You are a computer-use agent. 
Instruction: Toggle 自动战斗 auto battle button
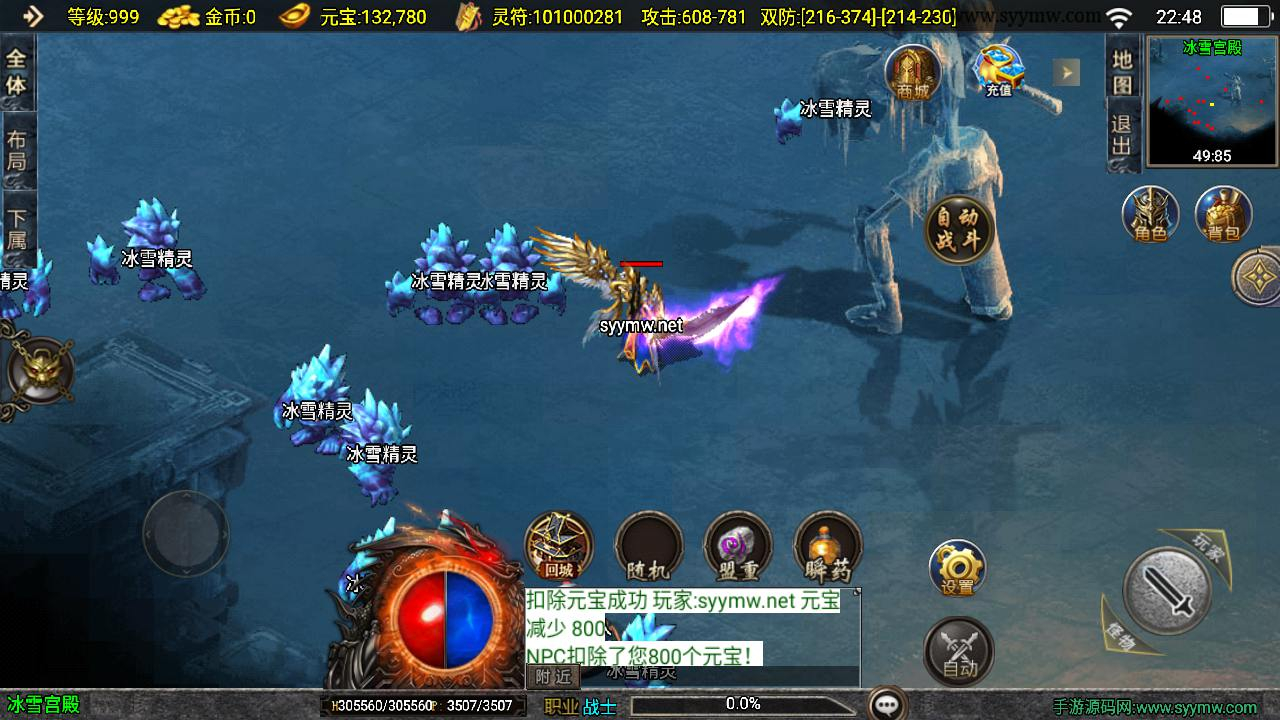959,229
